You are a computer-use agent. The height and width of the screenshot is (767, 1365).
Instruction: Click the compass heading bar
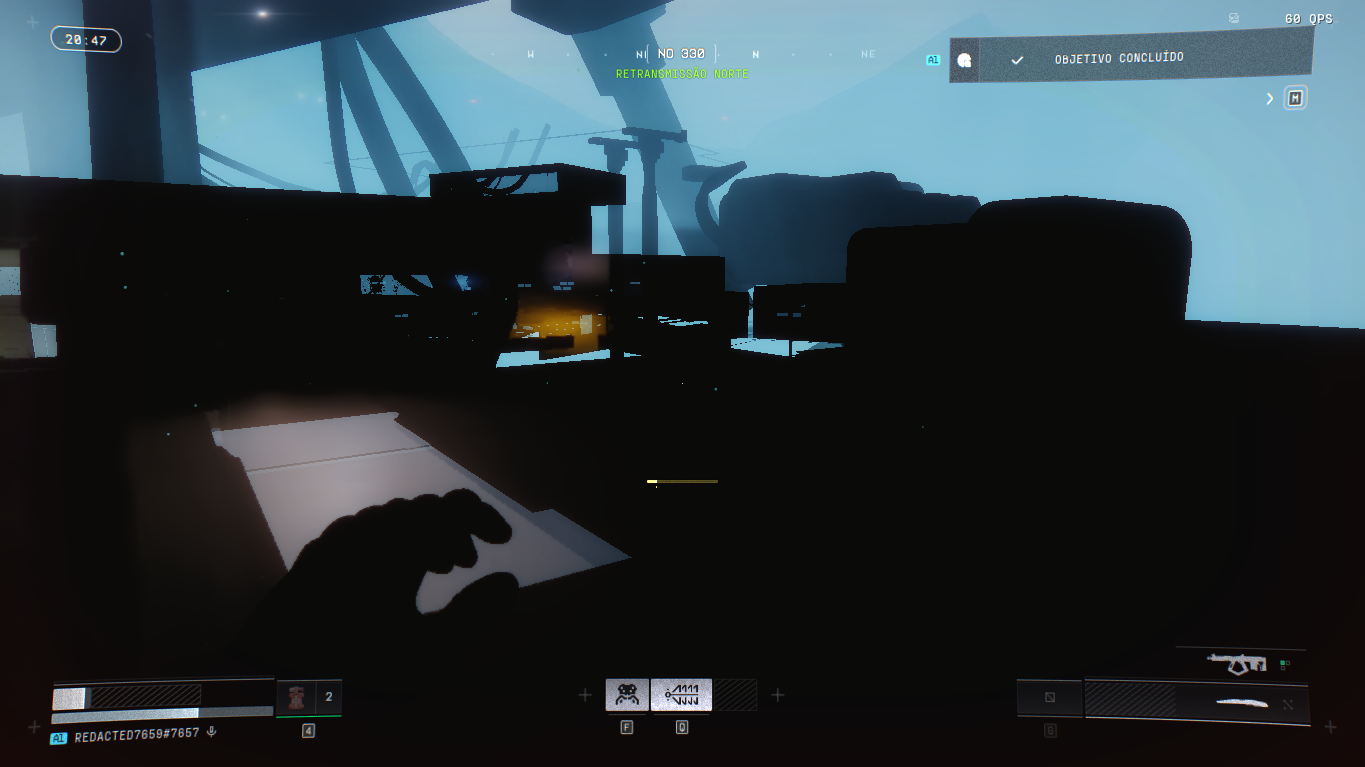(681, 54)
